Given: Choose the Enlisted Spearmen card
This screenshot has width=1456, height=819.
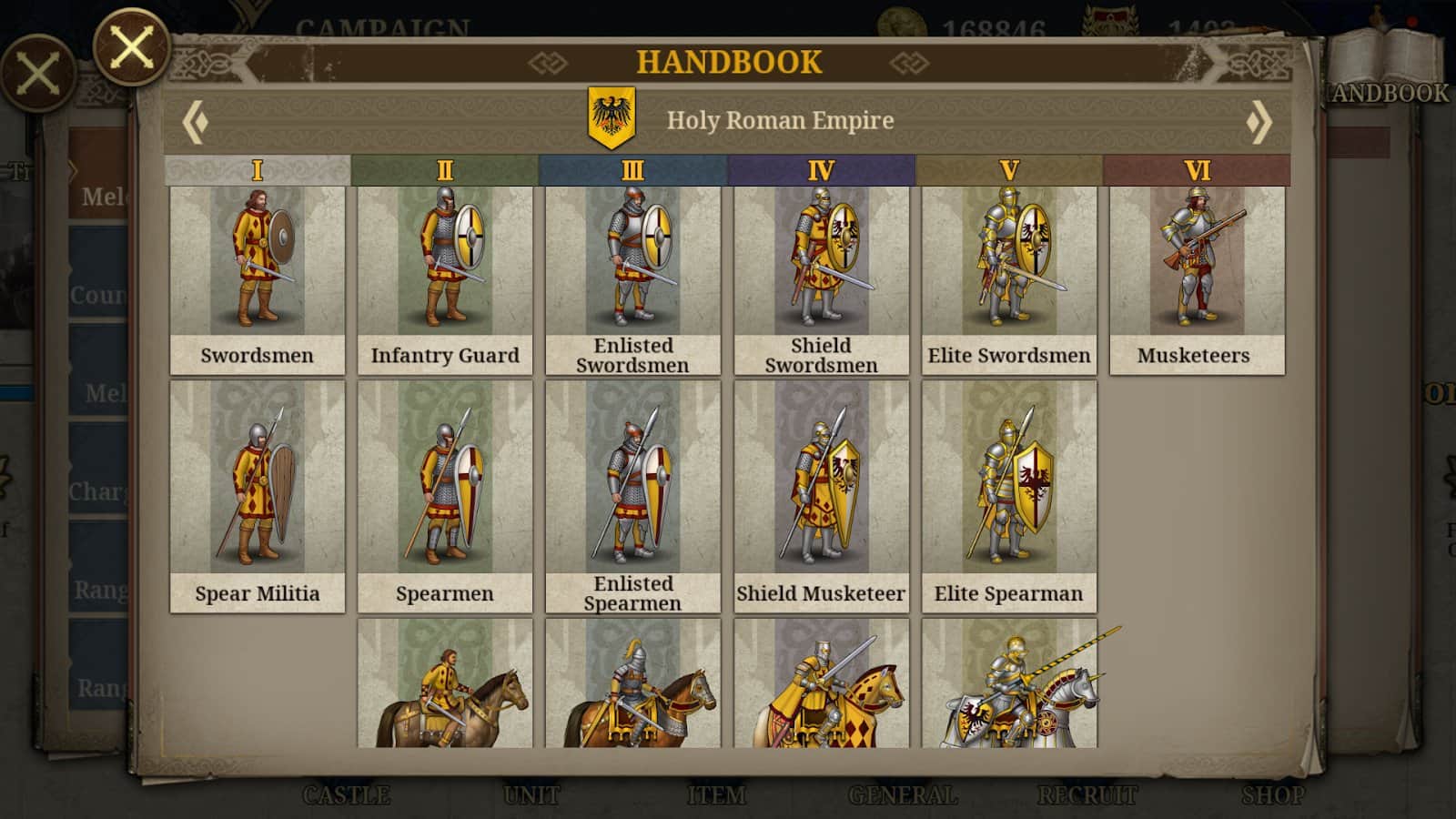Looking at the screenshot, I should pos(632,496).
